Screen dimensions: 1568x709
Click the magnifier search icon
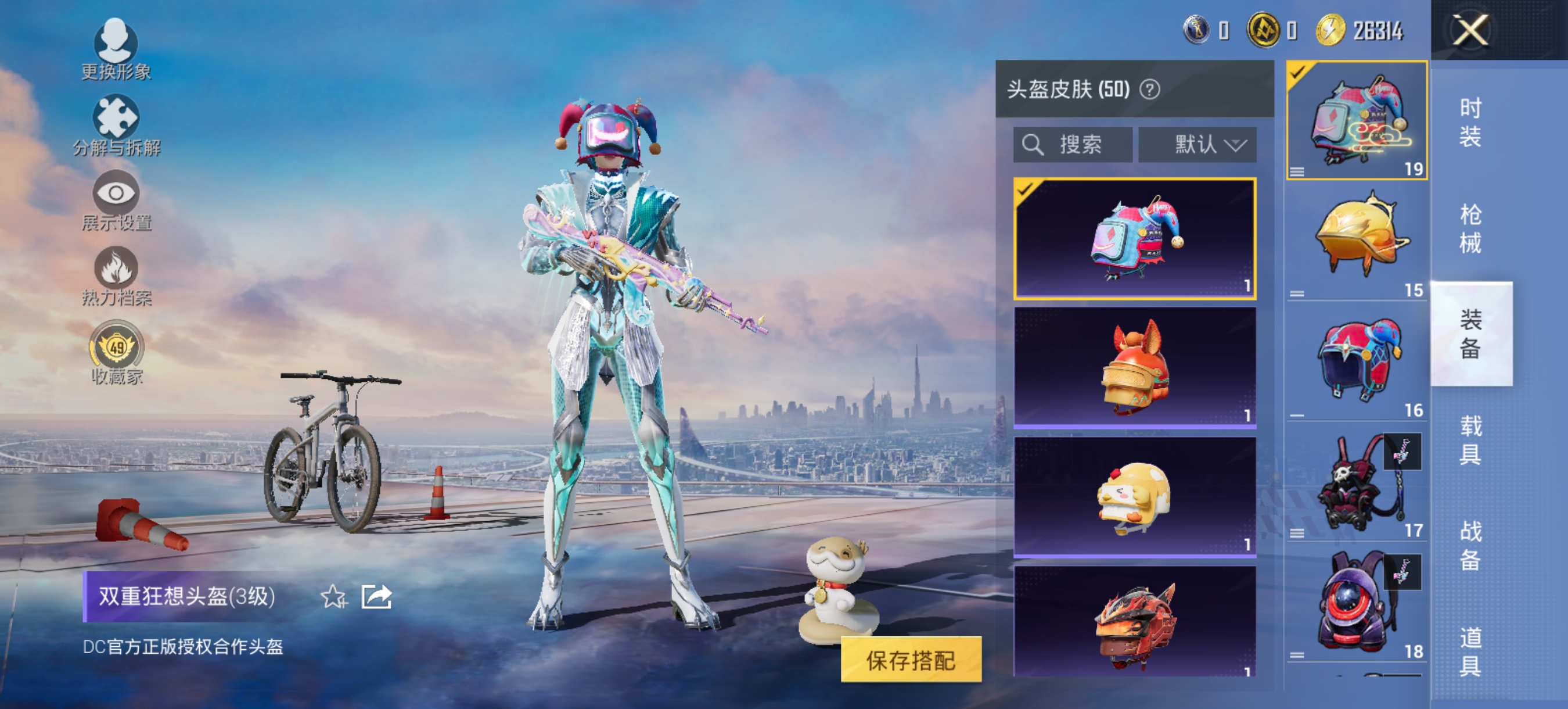click(1033, 144)
